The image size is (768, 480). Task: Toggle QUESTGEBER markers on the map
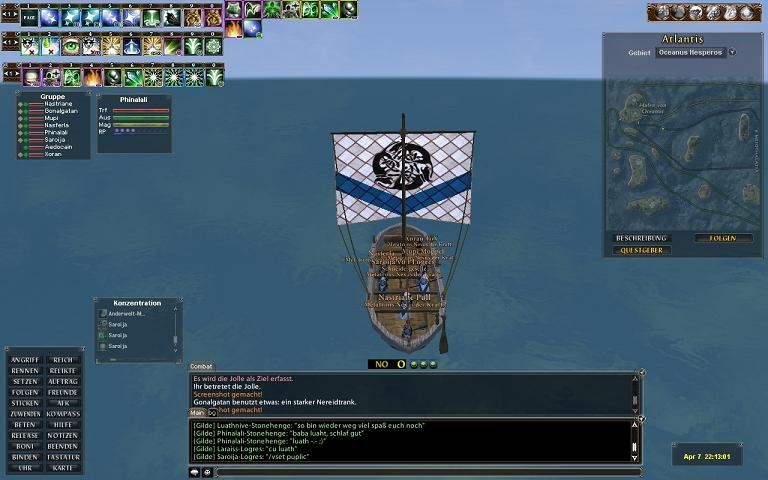(x=640, y=251)
